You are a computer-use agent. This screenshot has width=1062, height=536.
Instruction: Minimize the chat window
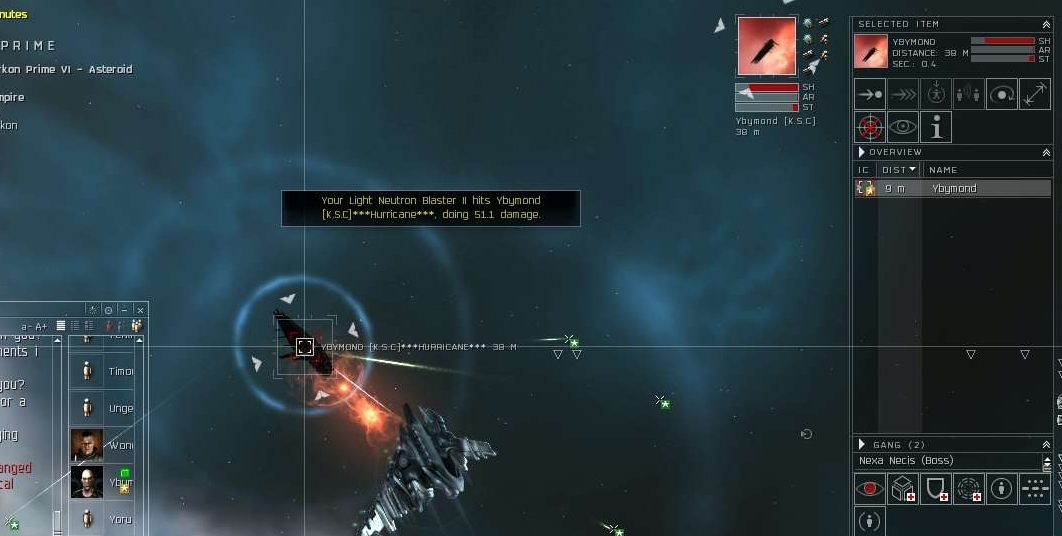pyautogui.click(x=124, y=310)
